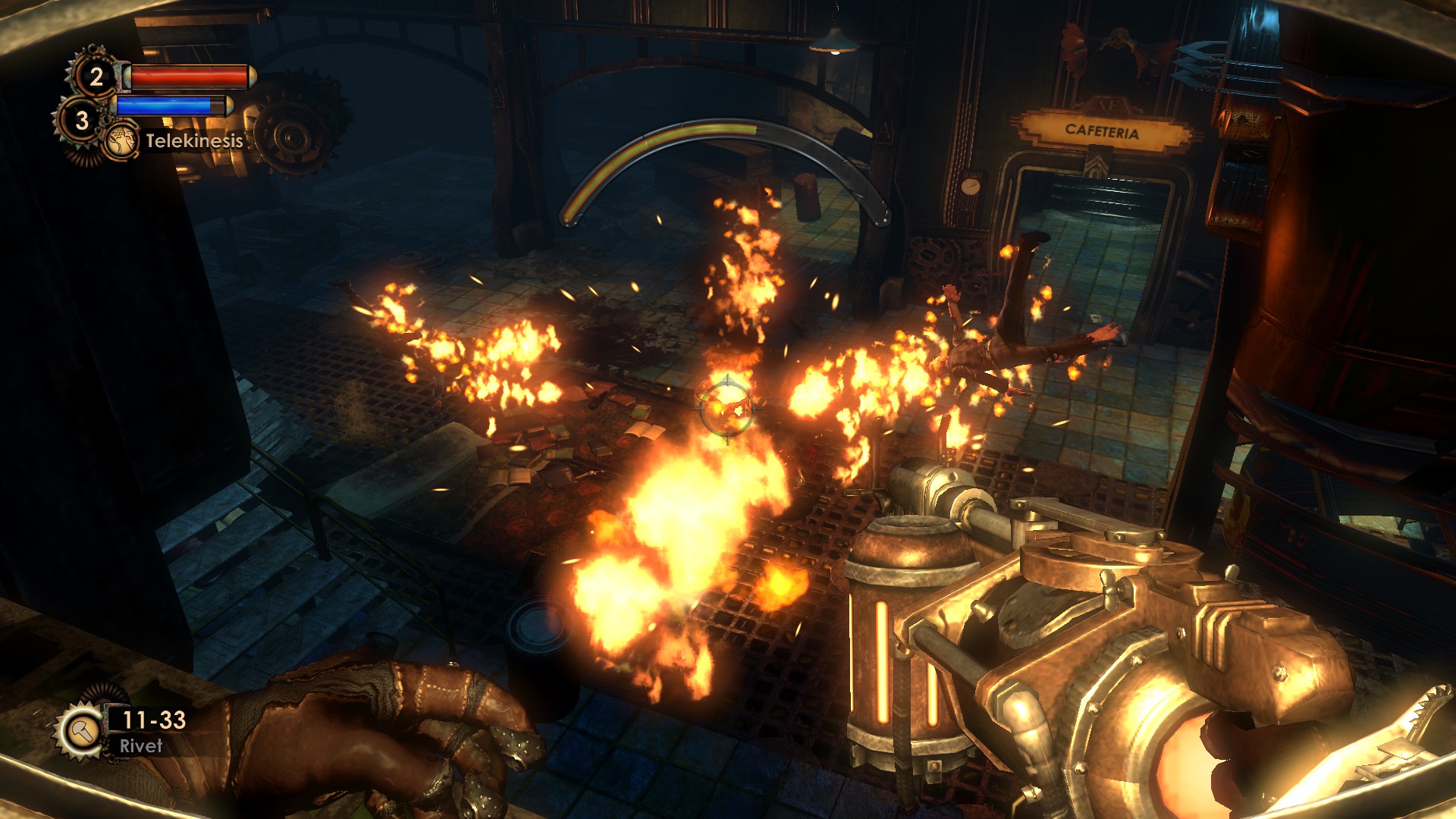Click the gear mechanism on the left wall
The height and width of the screenshot is (819, 1456).
292,136
